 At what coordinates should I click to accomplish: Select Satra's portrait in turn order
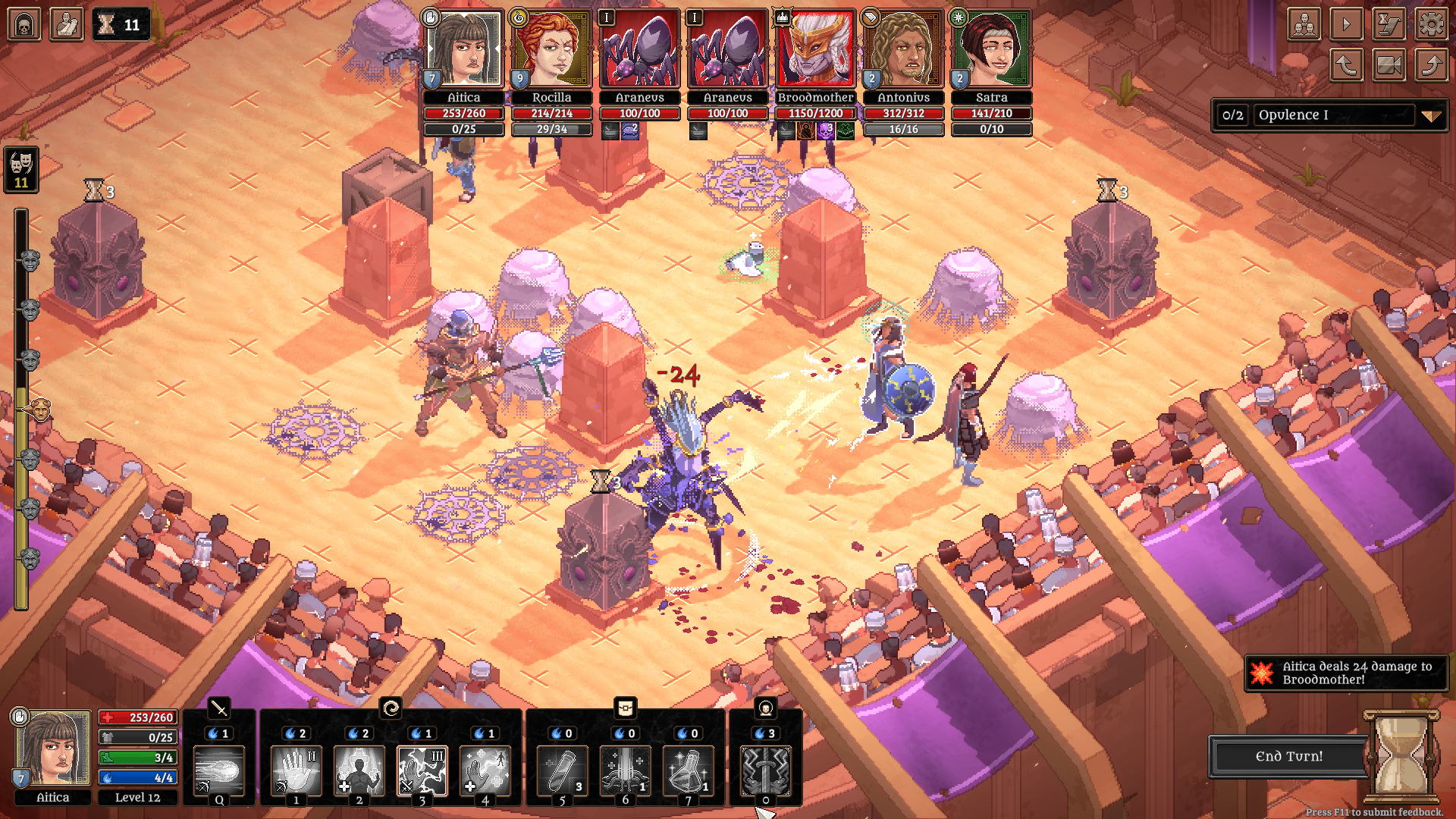(x=991, y=50)
